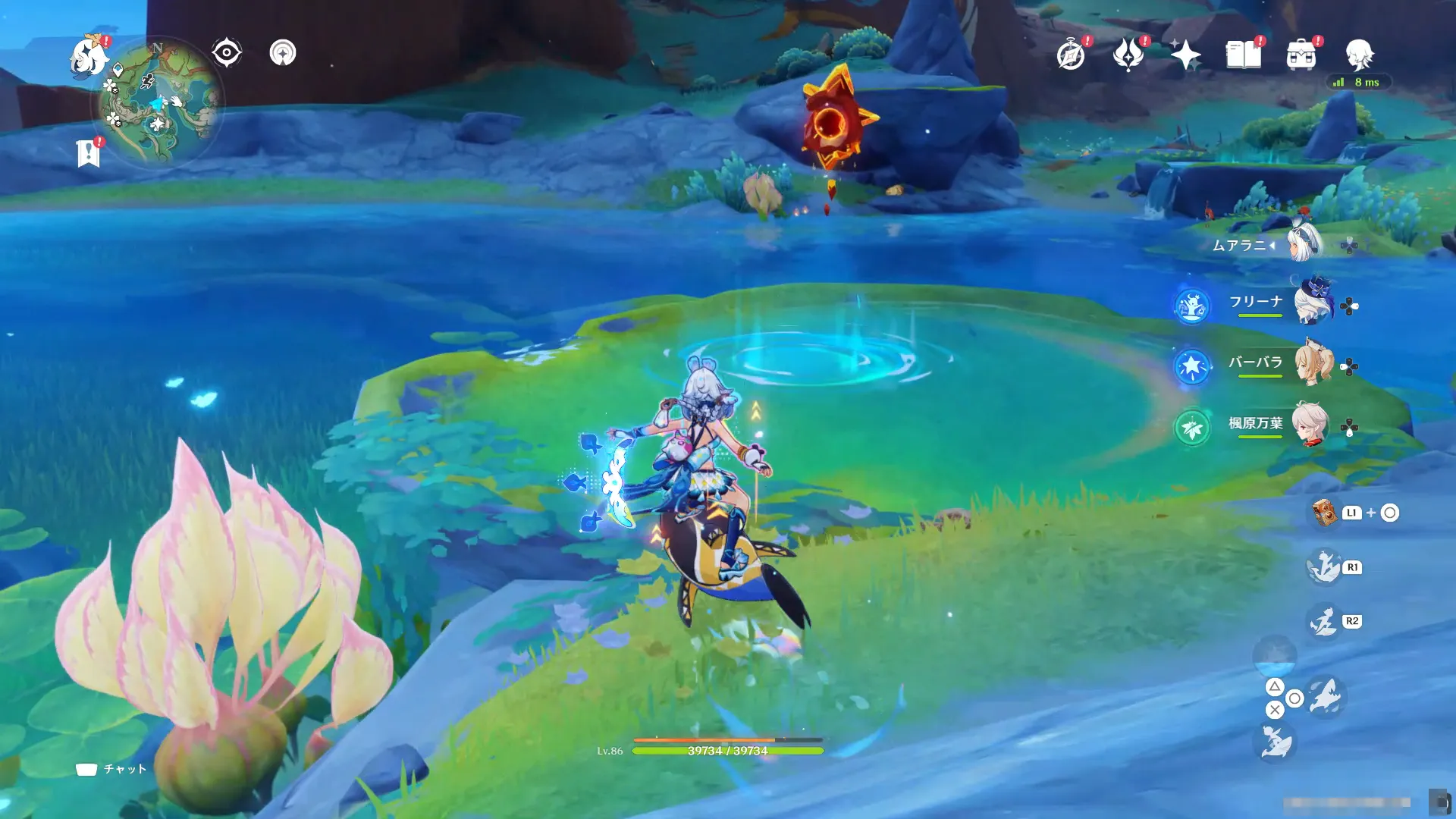Open the compass Events icon

1071,55
